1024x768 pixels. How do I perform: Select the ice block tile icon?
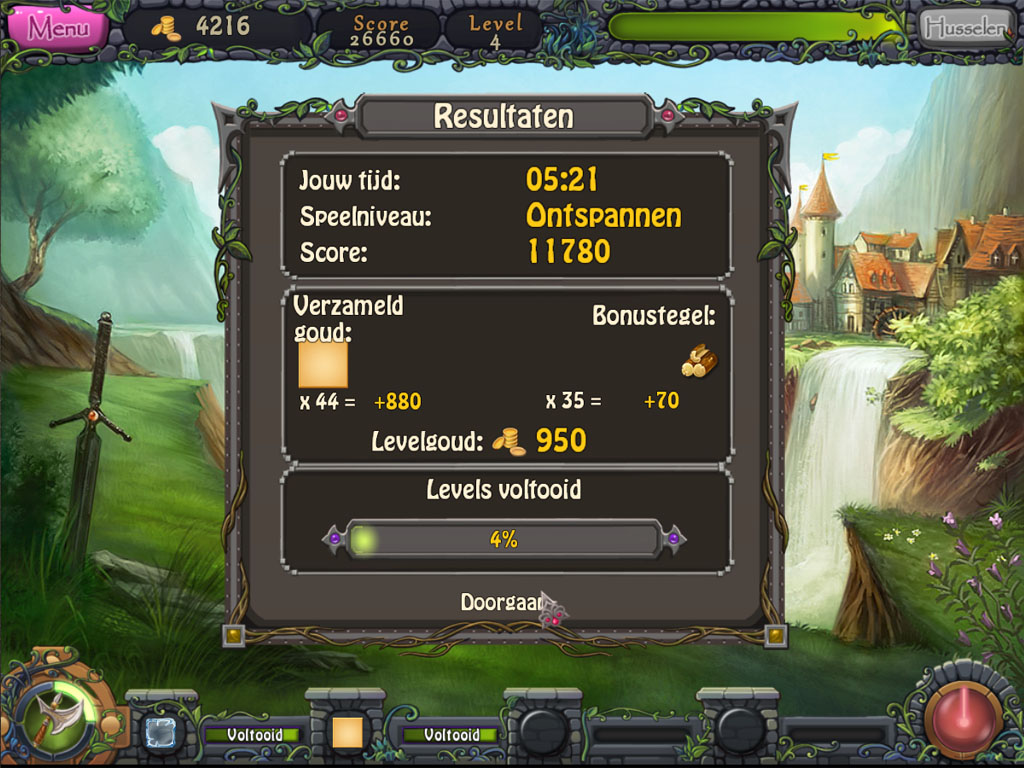coord(161,732)
